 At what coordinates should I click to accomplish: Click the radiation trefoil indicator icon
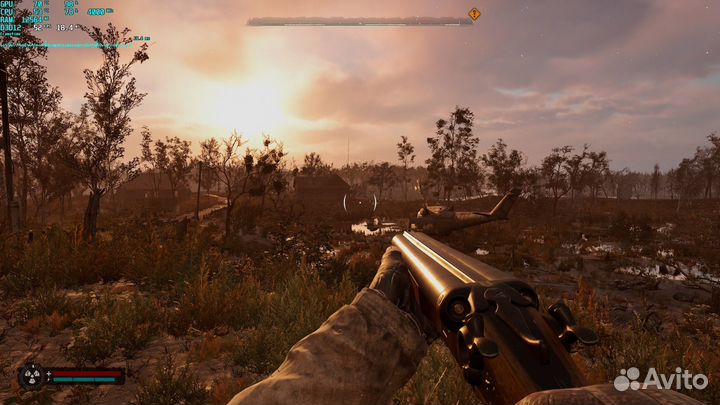[x=32, y=377]
